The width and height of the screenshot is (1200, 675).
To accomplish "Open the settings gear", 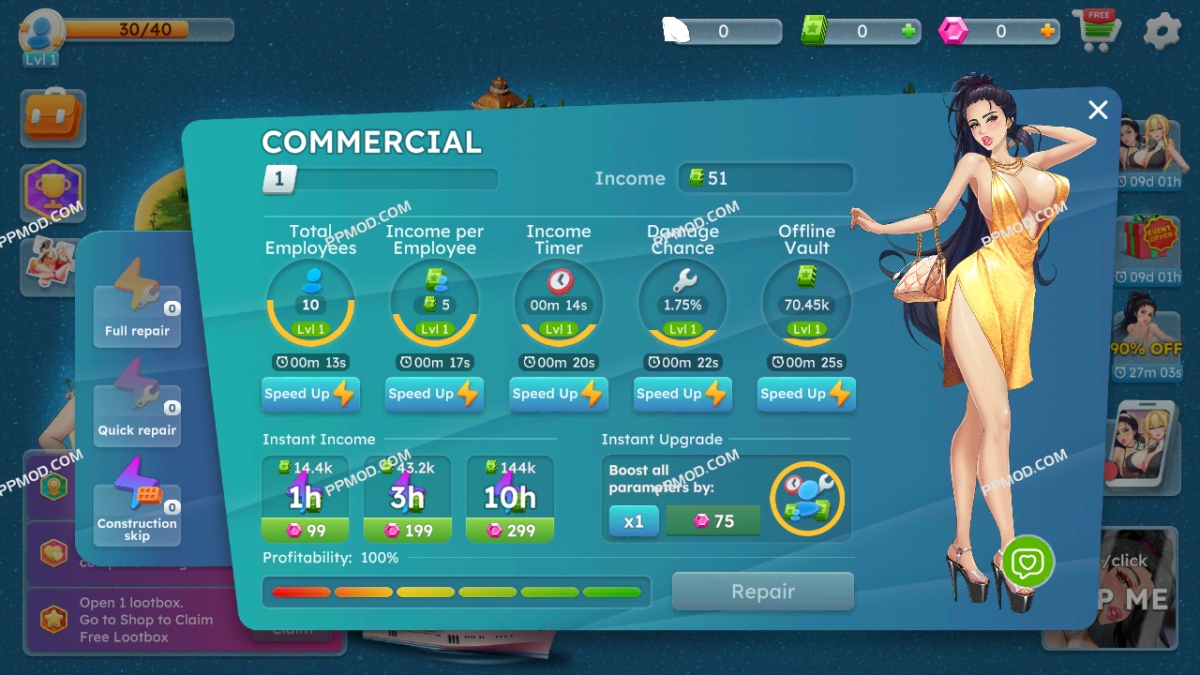I will tap(1161, 31).
